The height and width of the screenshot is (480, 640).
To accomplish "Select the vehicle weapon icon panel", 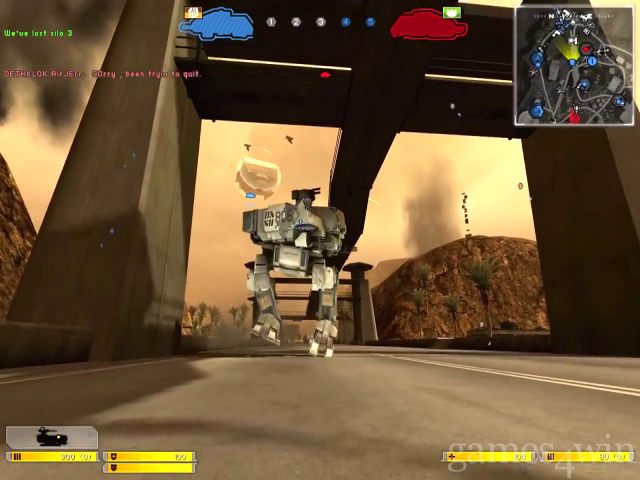I will click(x=52, y=437).
